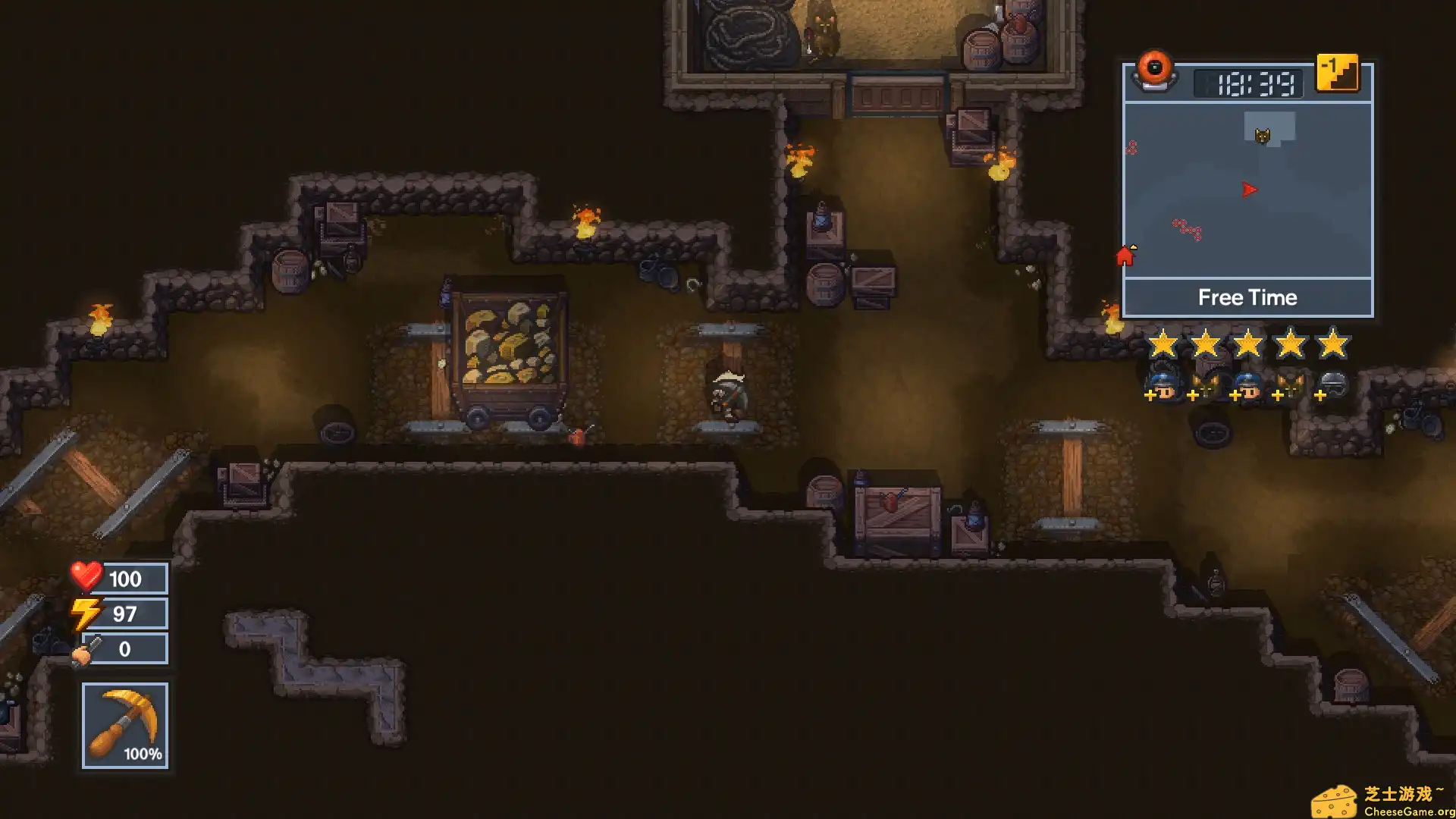Toggle the fifth star of the heat meter

[1332, 343]
